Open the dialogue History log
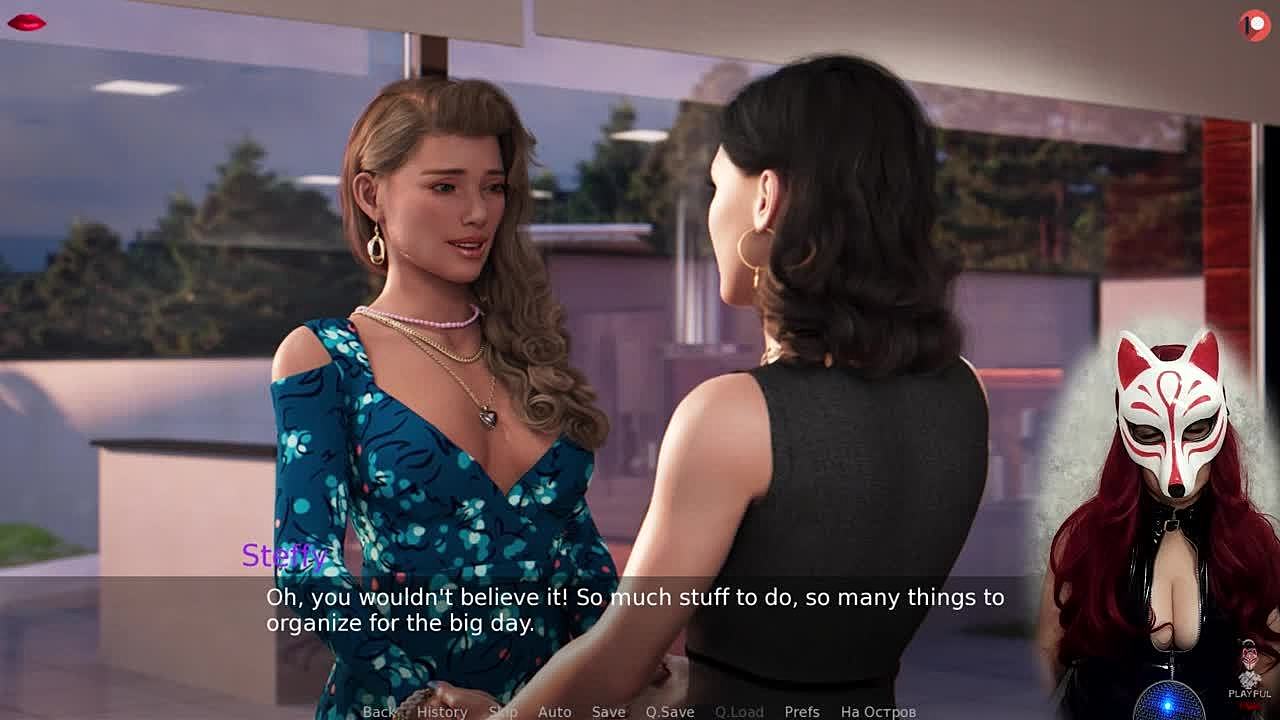Viewport: 1280px width, 720px height. [x=442, y=711]
